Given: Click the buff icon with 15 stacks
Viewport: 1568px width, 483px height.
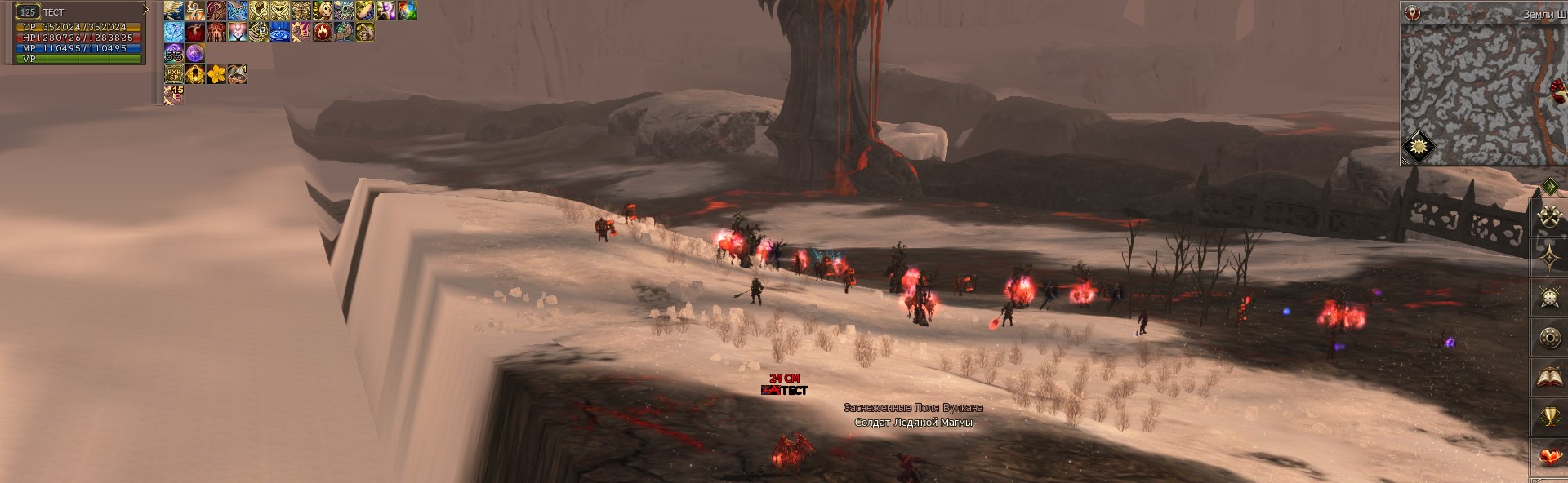Looking at the screenshot, I should [x=173, y=95].
